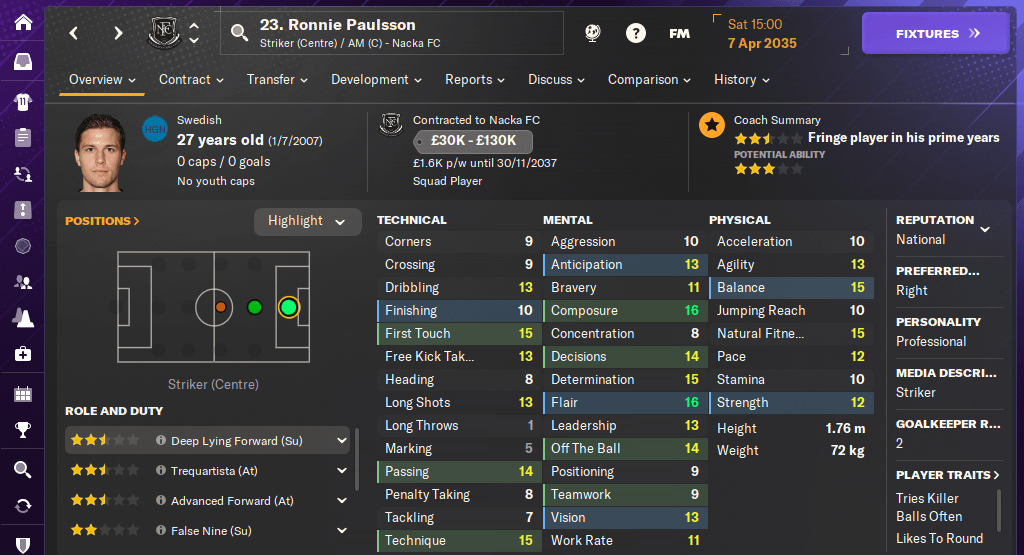Go to the Home screen icon
Viewport: 1024px width, 555px height.
pos(22,22)
